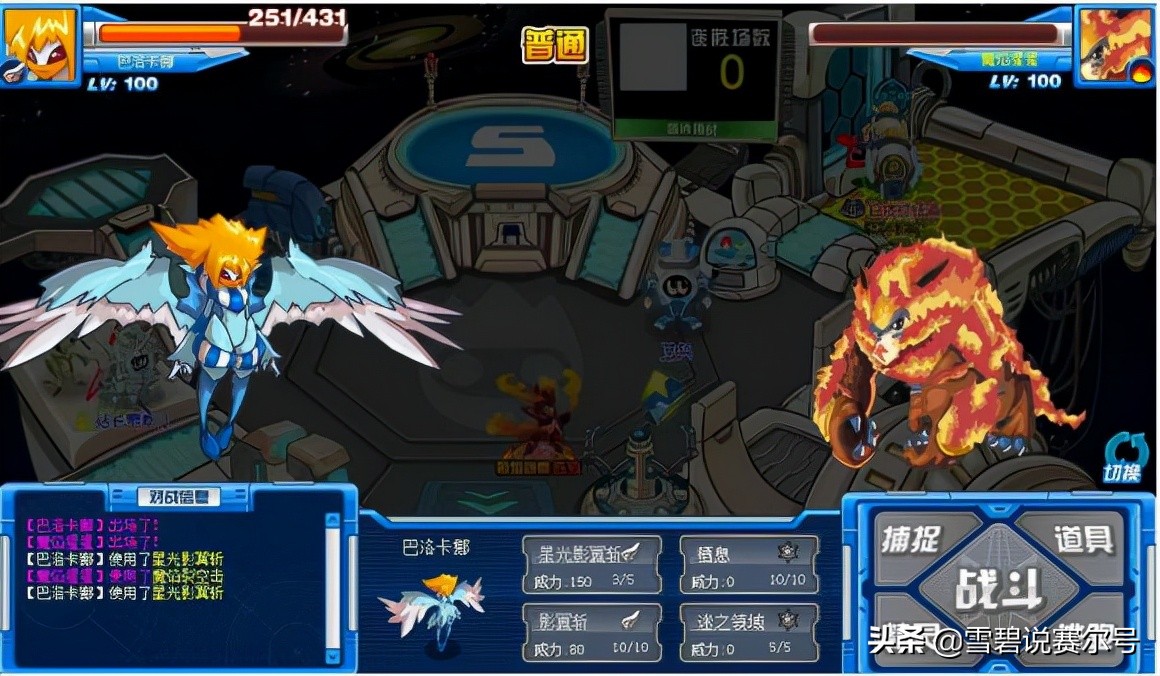Click the player's pet avatar portrait
1160x676 pixels.
(40, 46)
